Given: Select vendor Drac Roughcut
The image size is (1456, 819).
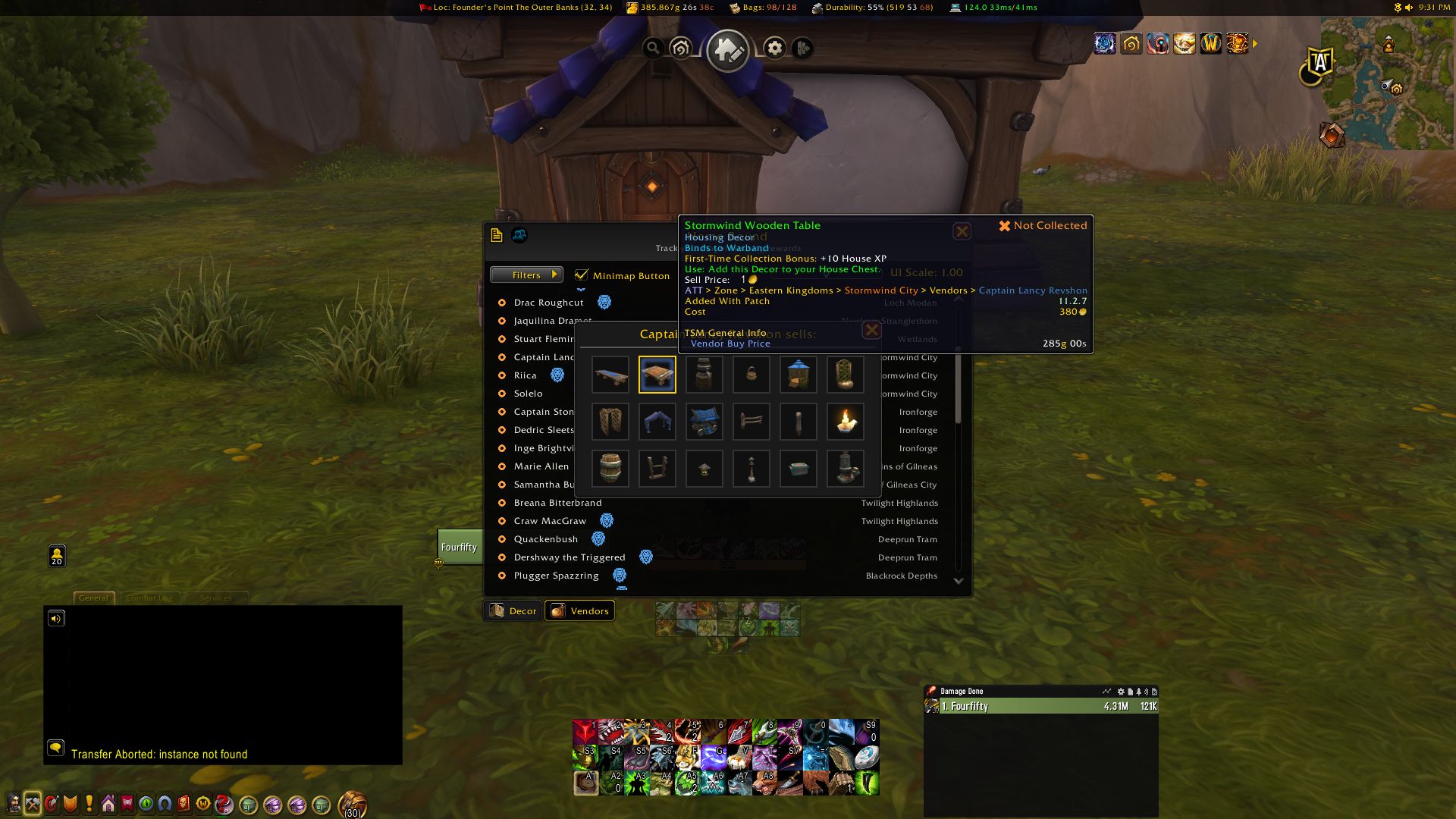Looking at the screenshot, I should (x=548, y=303).
